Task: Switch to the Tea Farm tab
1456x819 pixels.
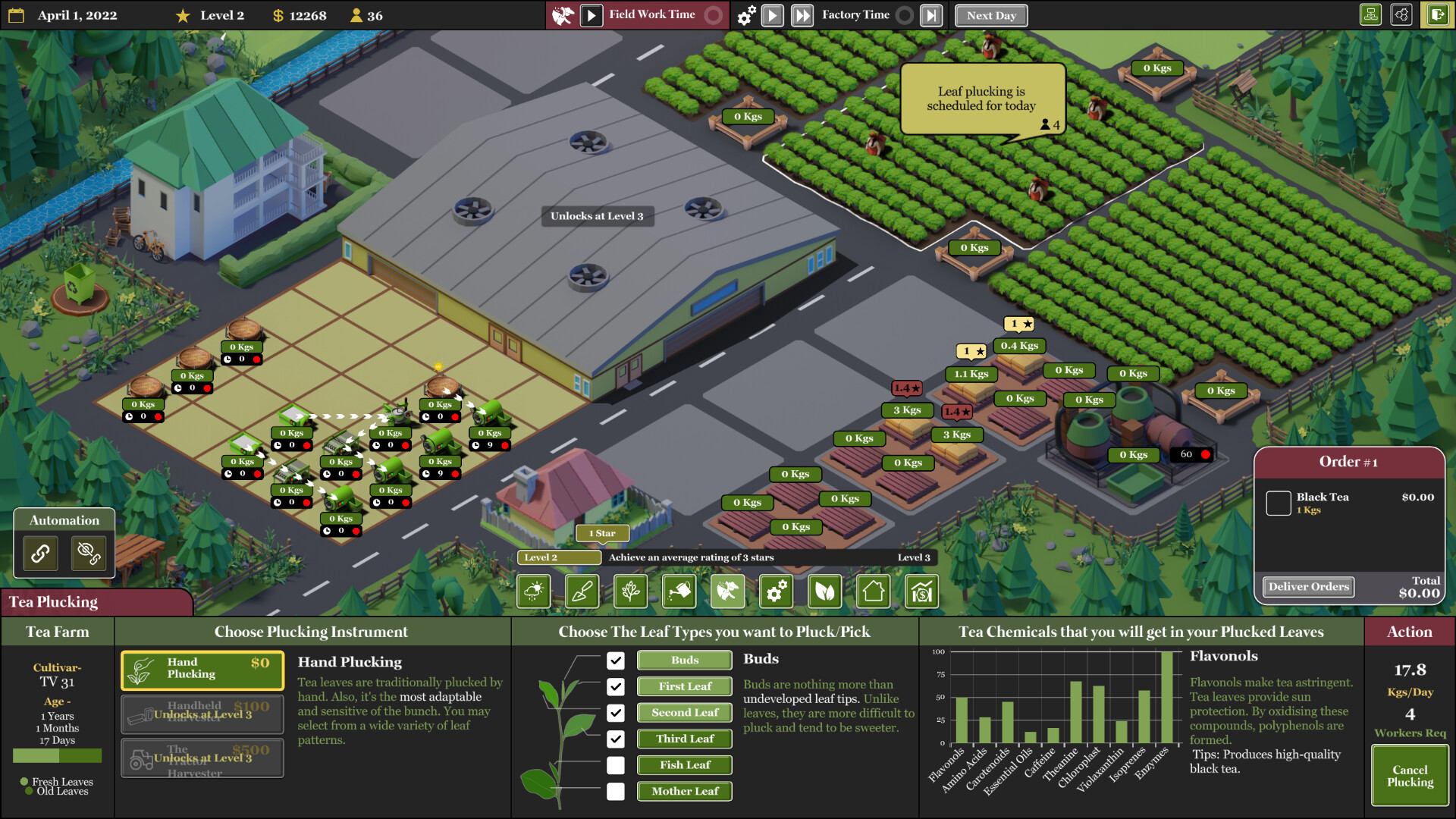Action: [x=57, y=632]
